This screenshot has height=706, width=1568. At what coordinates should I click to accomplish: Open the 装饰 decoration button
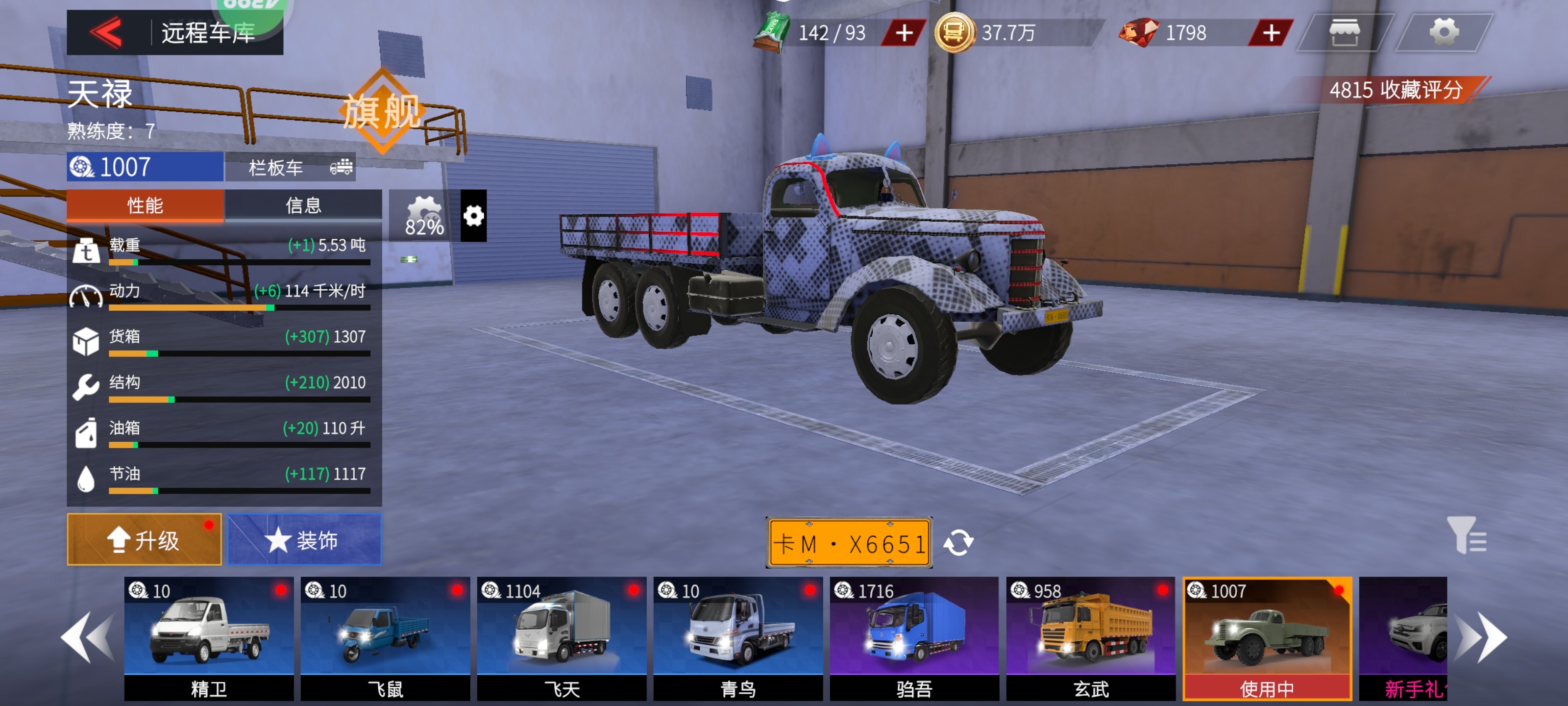point(304,540)
